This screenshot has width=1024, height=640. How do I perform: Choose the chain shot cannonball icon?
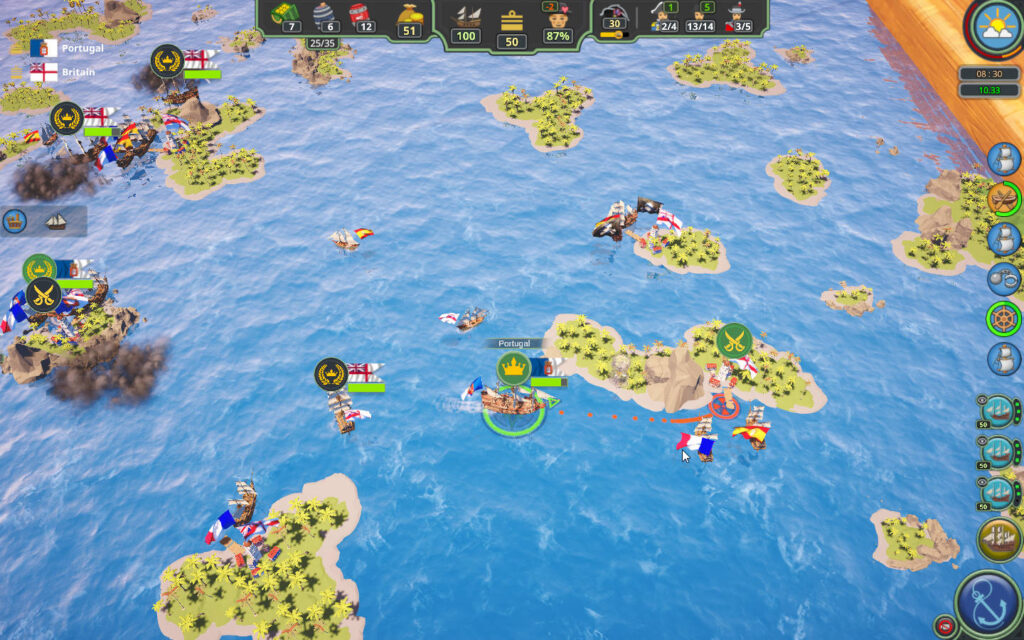[x=1003, y=278]
